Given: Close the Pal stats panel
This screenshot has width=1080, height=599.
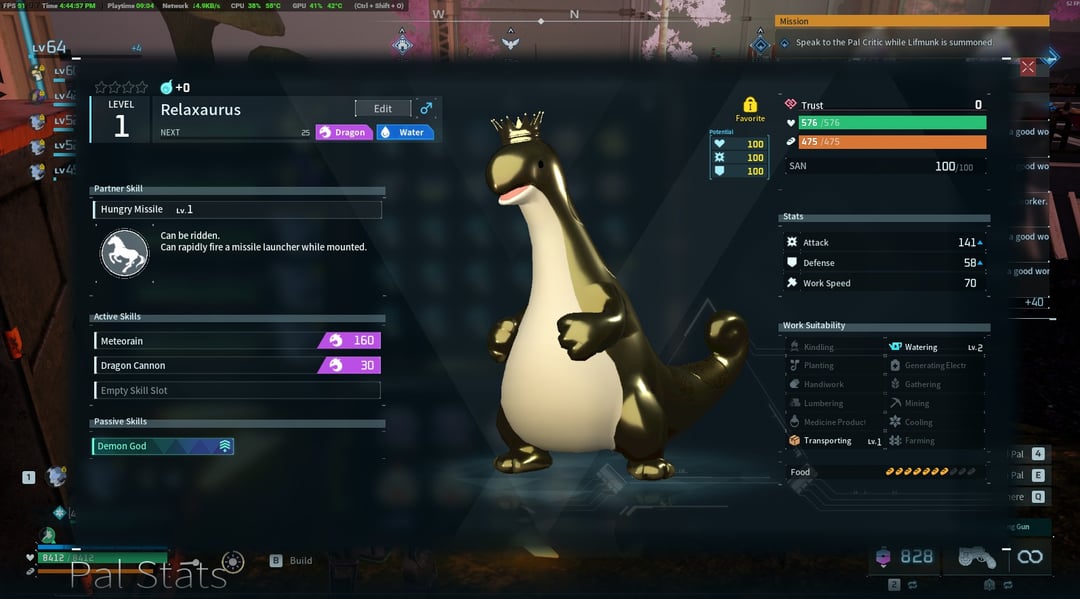Looking at the screenshot, I should [1028, 67].
